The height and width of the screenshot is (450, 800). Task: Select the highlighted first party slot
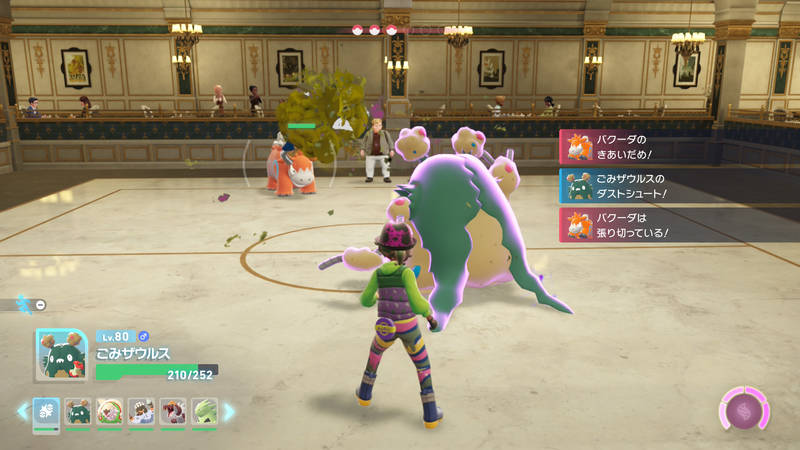tap(46, 411)
